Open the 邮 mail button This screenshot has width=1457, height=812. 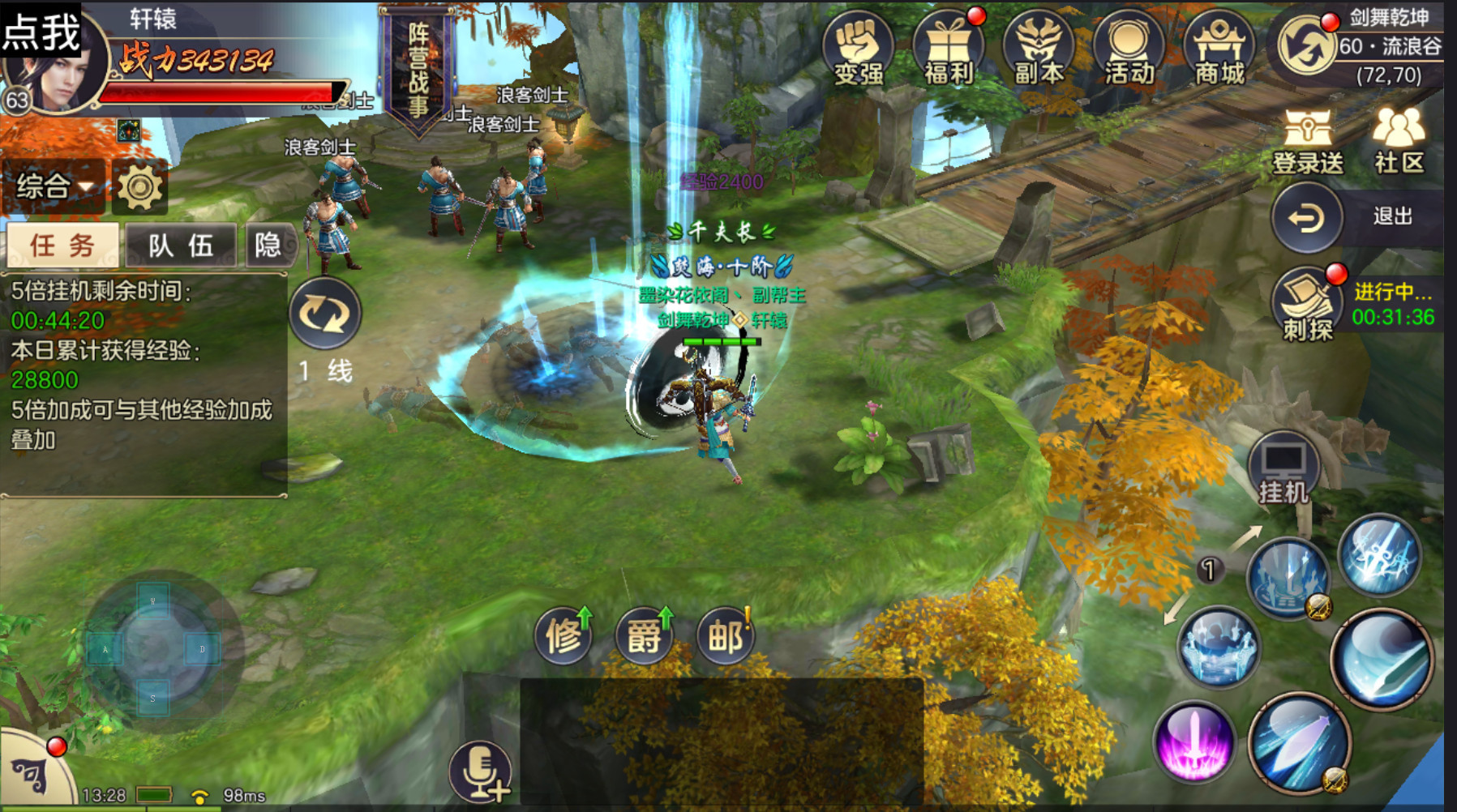[726, 635]
